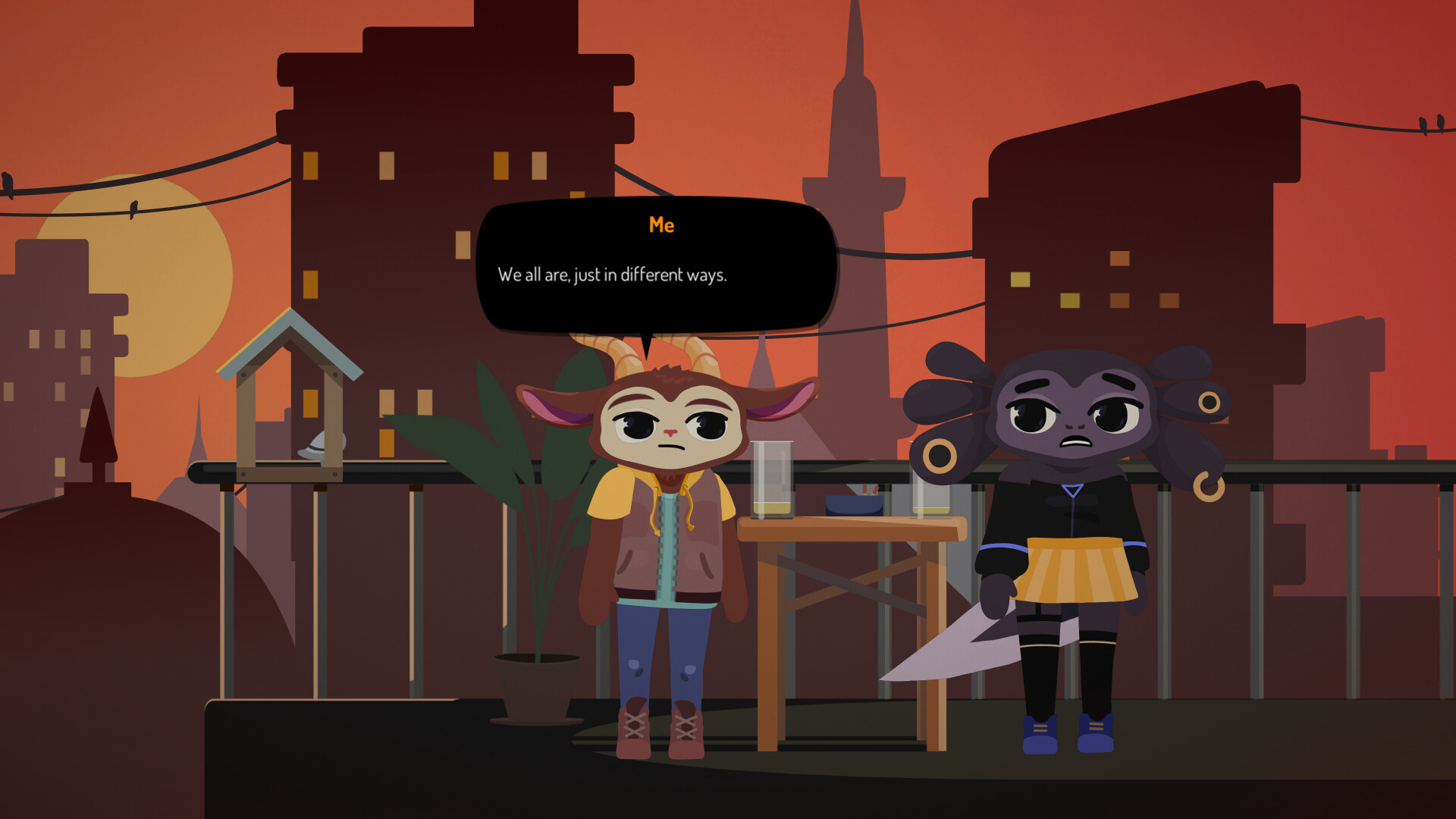
Task: Click the speaker name 'Me' label
Action: (663, 224)
